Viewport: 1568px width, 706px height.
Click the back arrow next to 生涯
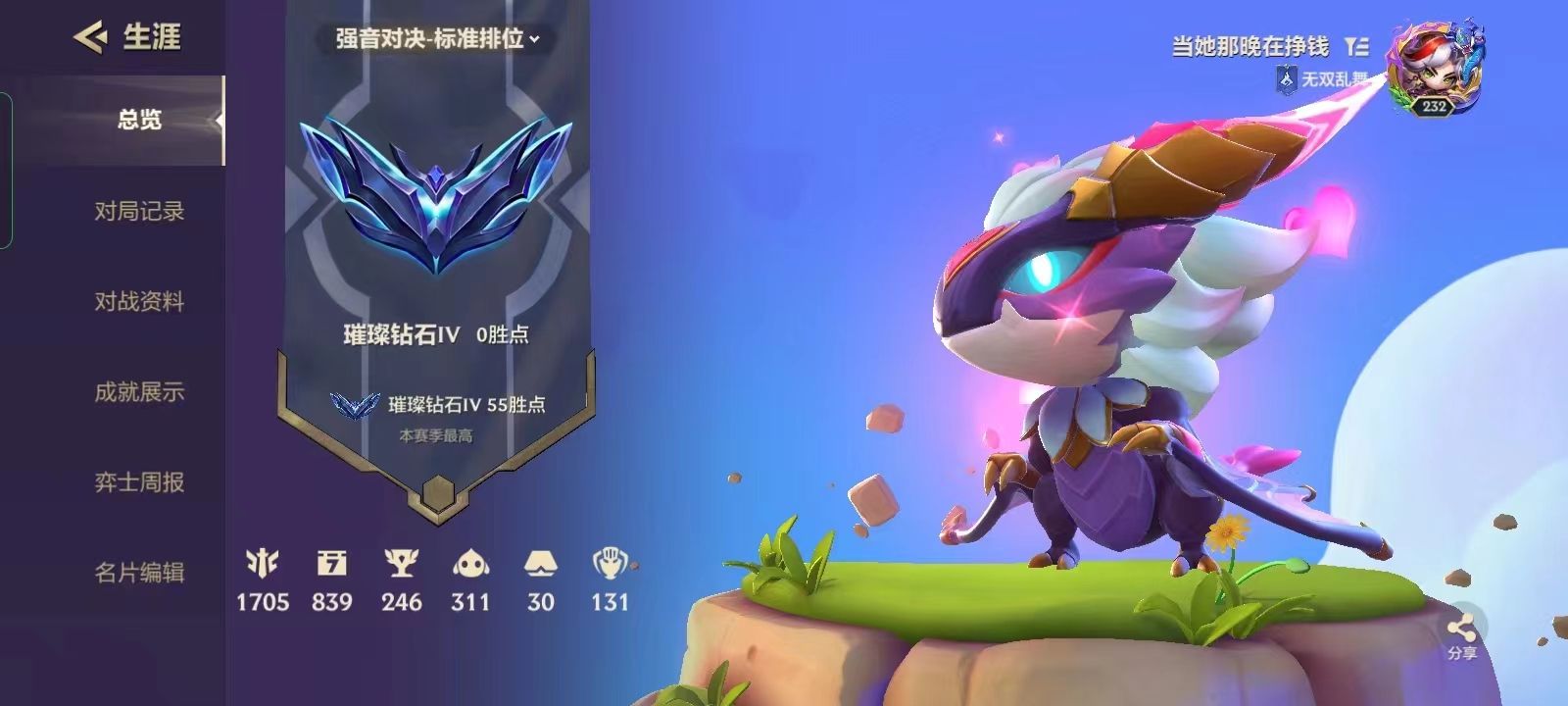[90, 34]
